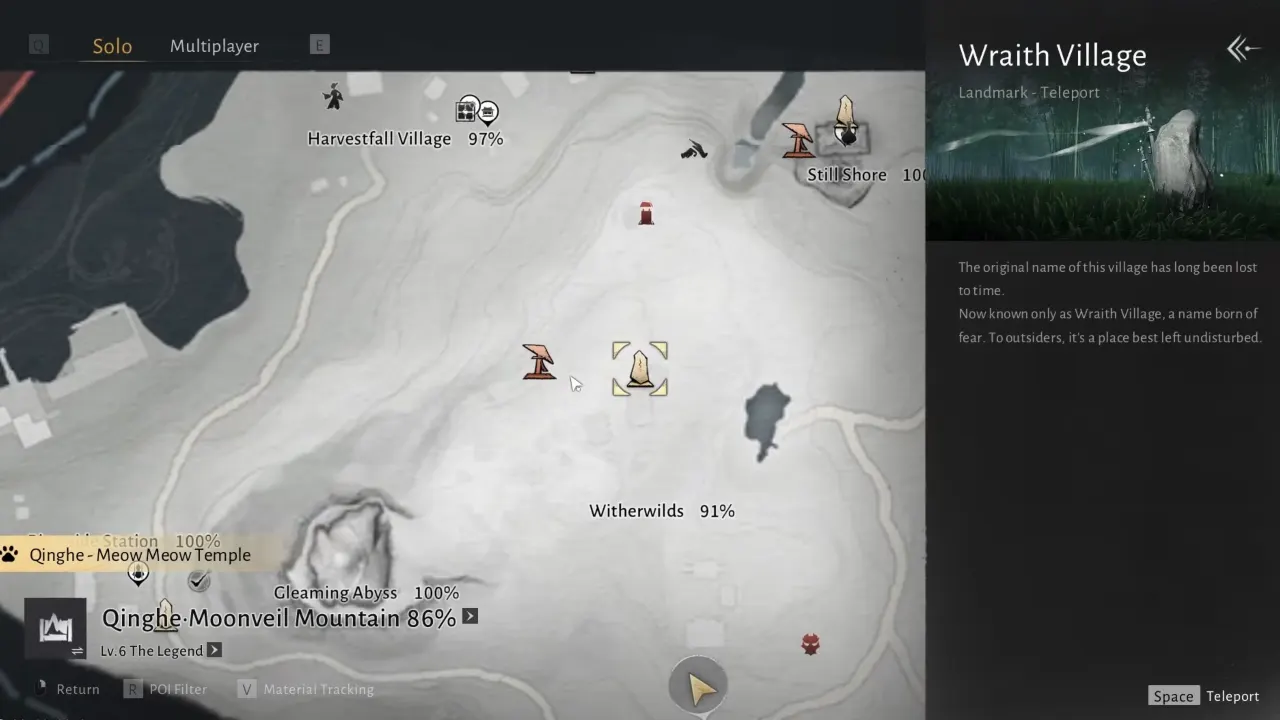The width and height of the screenshot is (1280, 720).
Task: Switch to the Multiplayer tab
Action: pos(214,45)
